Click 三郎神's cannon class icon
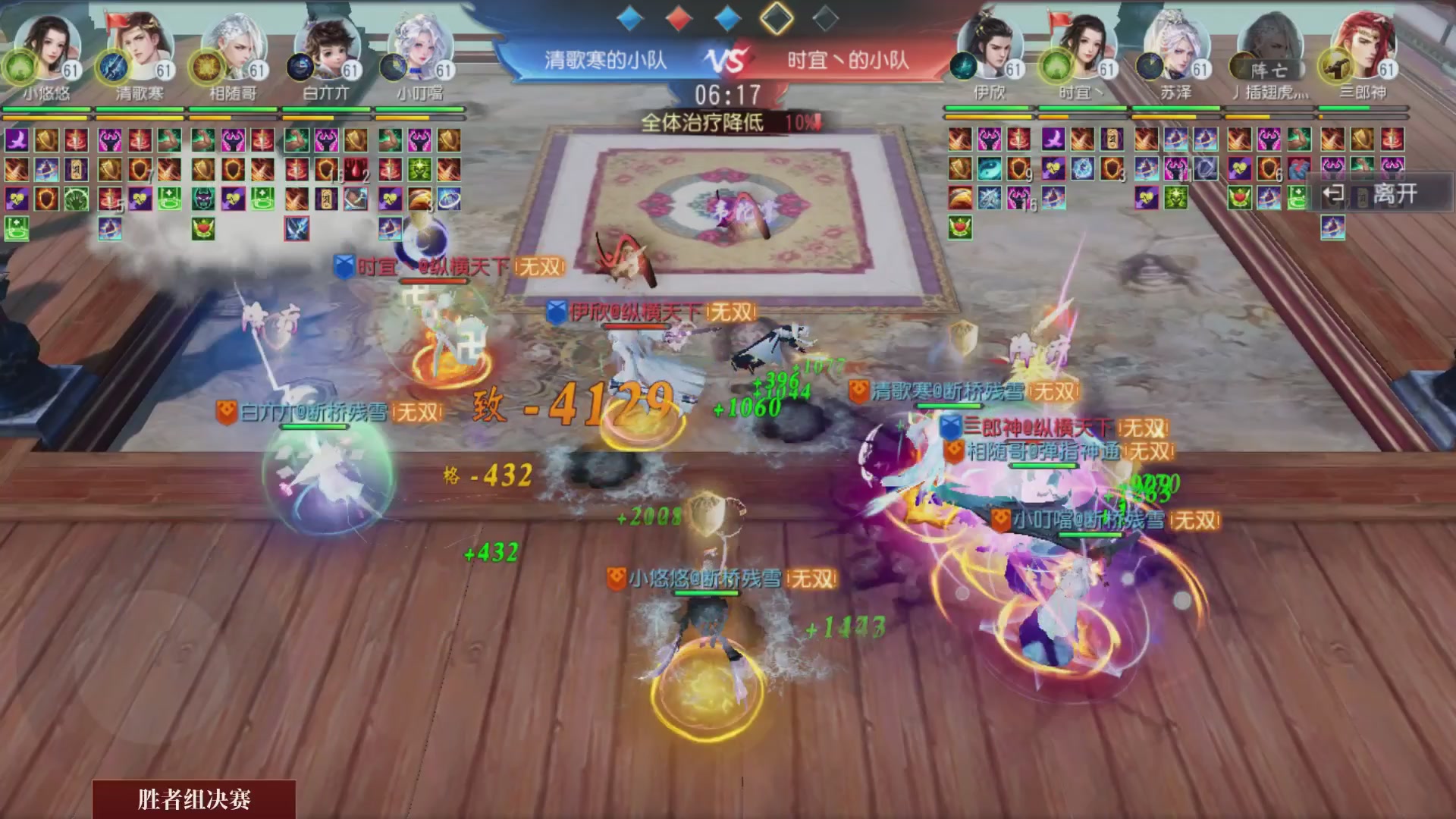Screen dimensions: 1456x819 (x=1332, y=70)
